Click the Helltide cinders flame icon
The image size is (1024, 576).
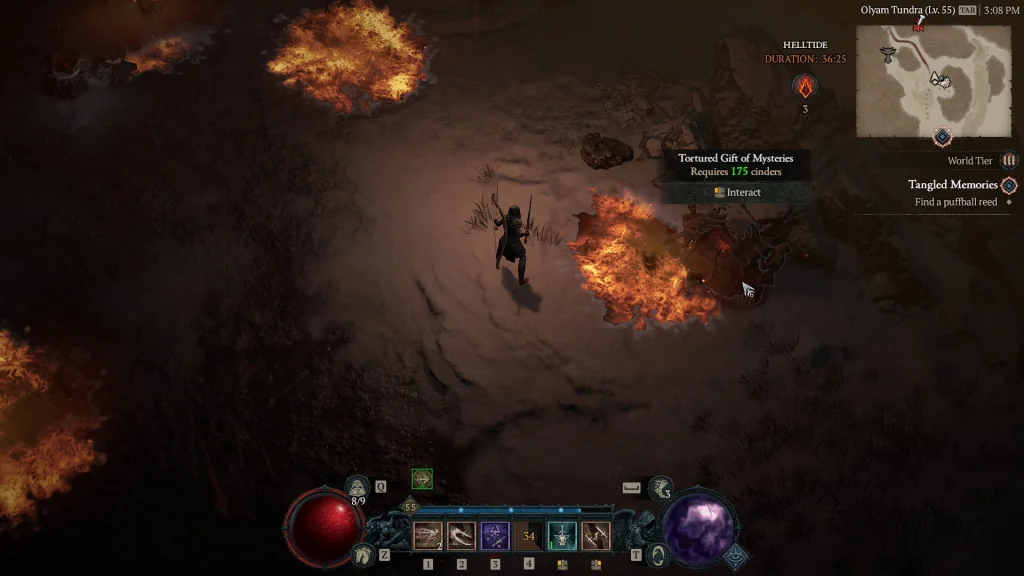coord(805,86)
